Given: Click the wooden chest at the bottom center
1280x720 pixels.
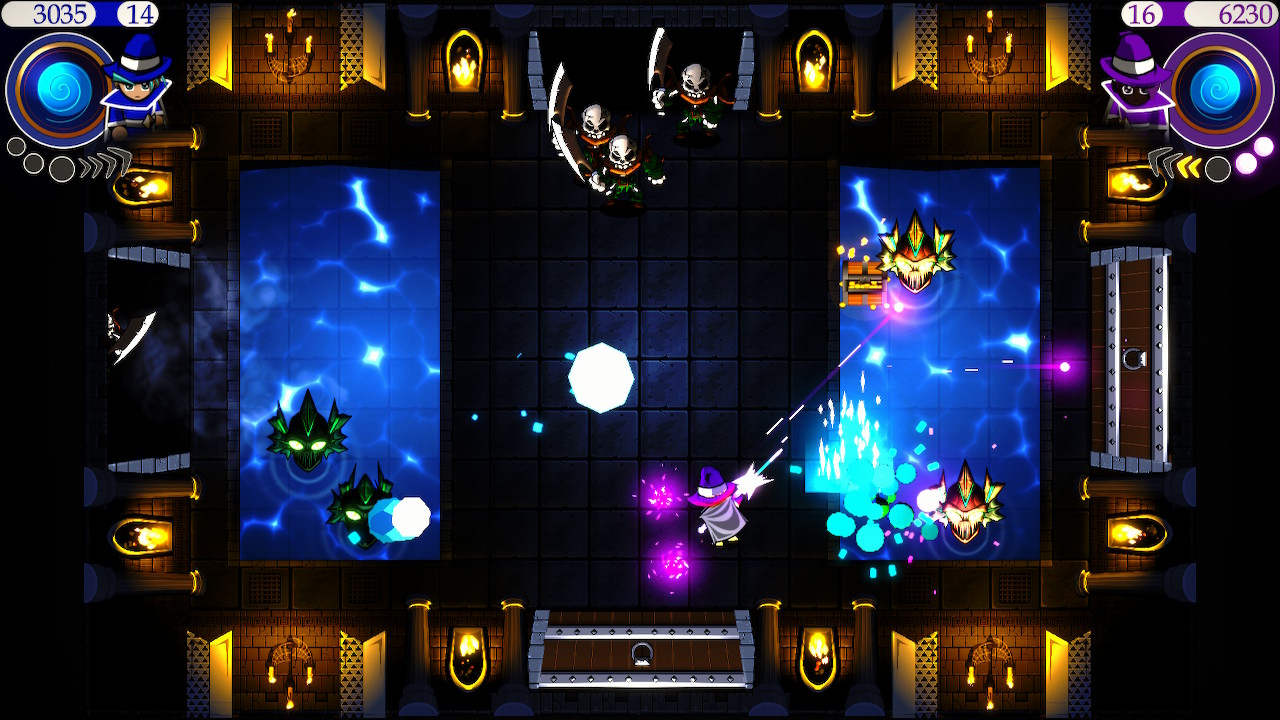Looking at the screenshot, I should [638, 650].
